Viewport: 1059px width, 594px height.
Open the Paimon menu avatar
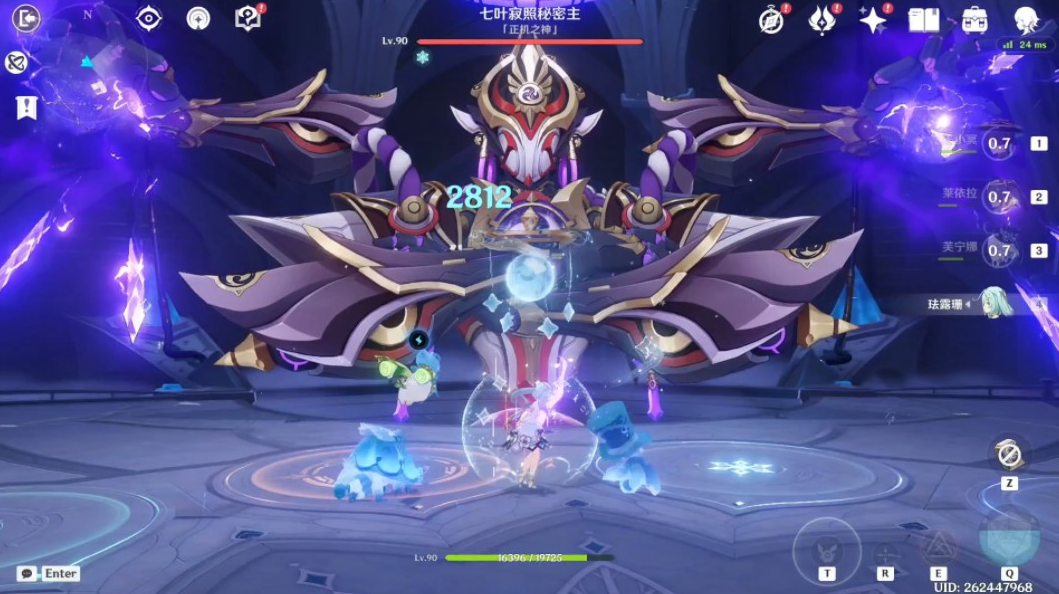point(1026,20)
